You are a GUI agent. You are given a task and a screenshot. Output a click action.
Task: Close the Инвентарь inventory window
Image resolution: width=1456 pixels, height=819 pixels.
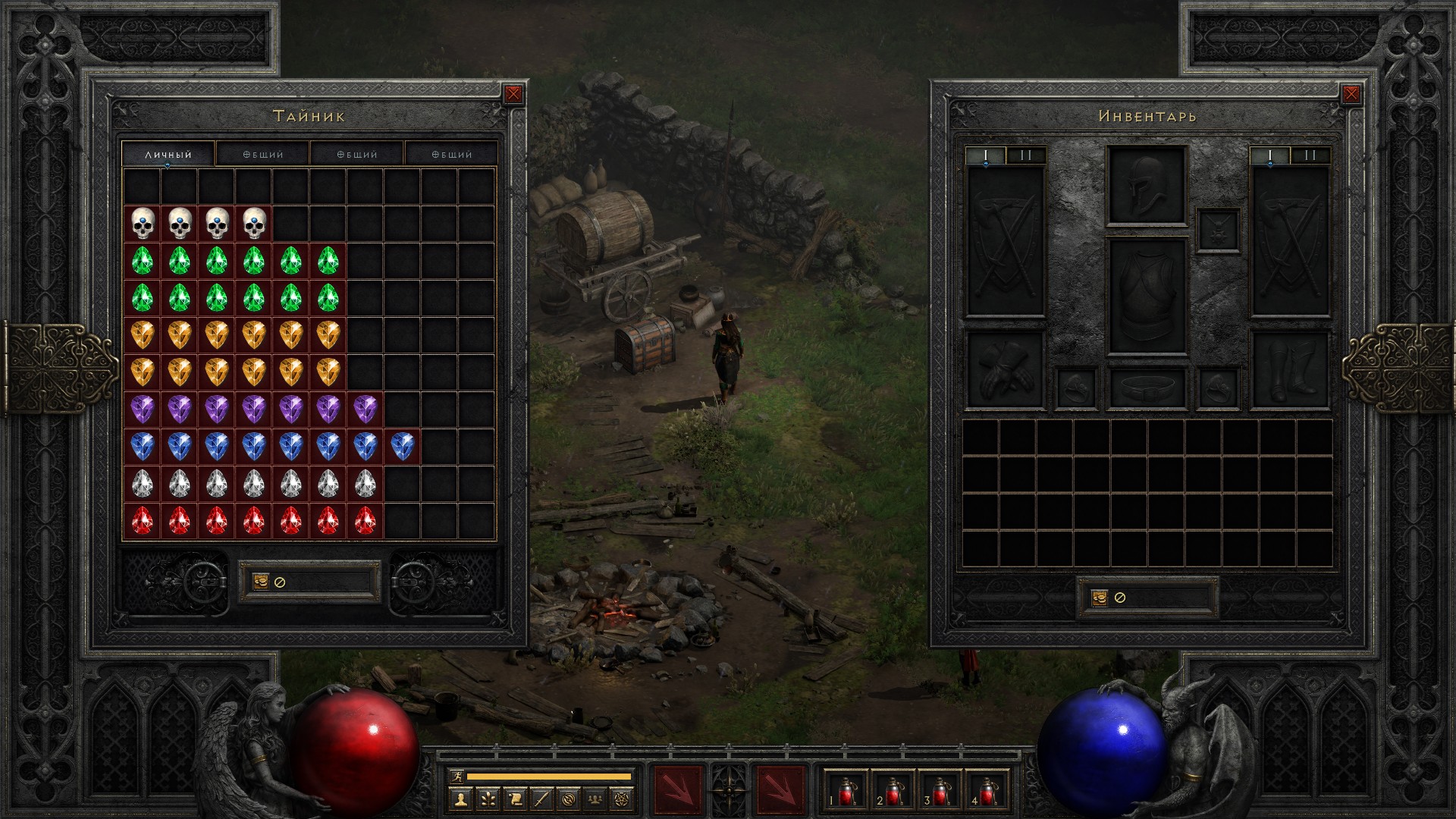(1351, 94)
